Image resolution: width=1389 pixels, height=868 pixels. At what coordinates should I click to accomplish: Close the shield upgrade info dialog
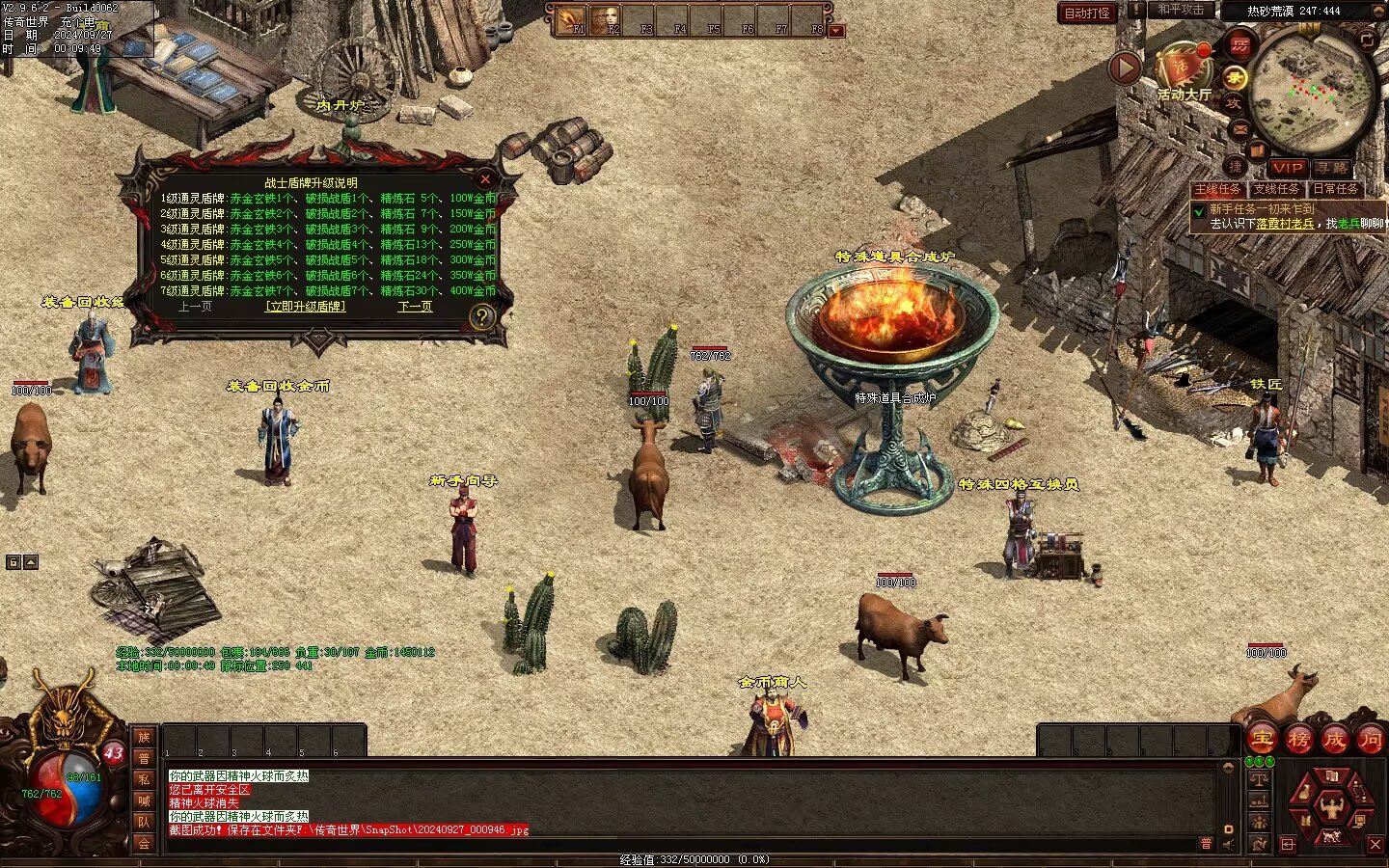[485, 179]
